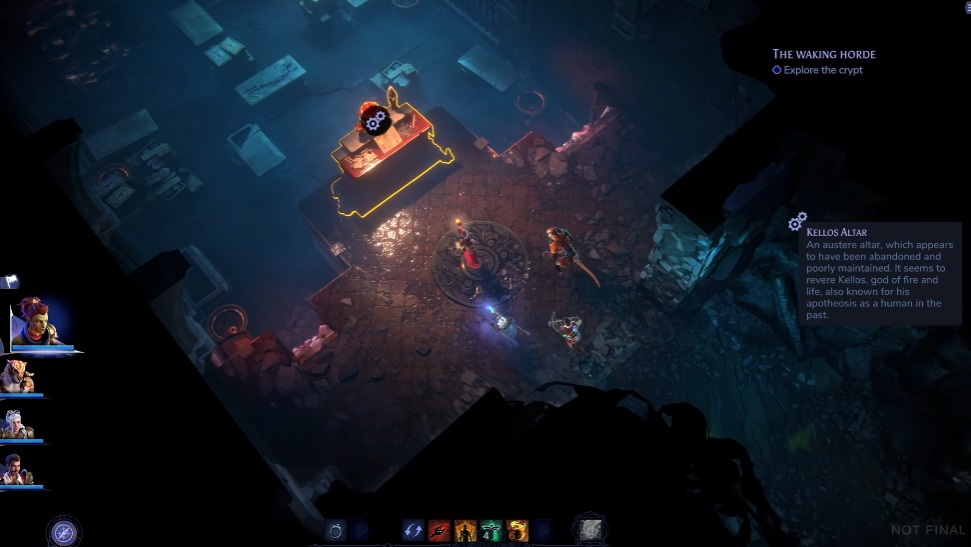
Task: Select the Explore the crypt objective
Action: pos(823,70)
